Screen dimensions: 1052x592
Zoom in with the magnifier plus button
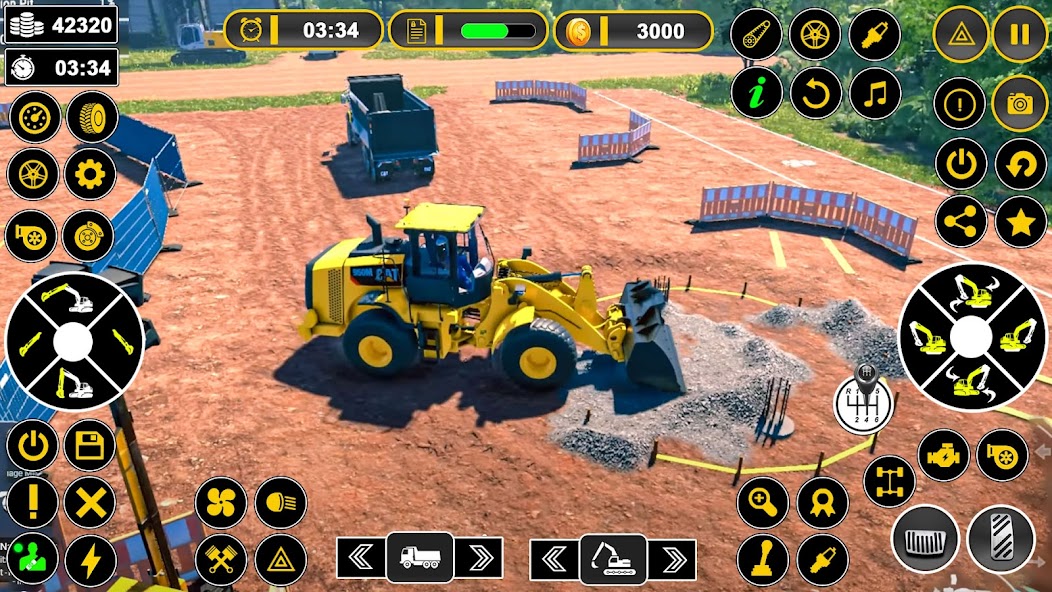point(763,502)
